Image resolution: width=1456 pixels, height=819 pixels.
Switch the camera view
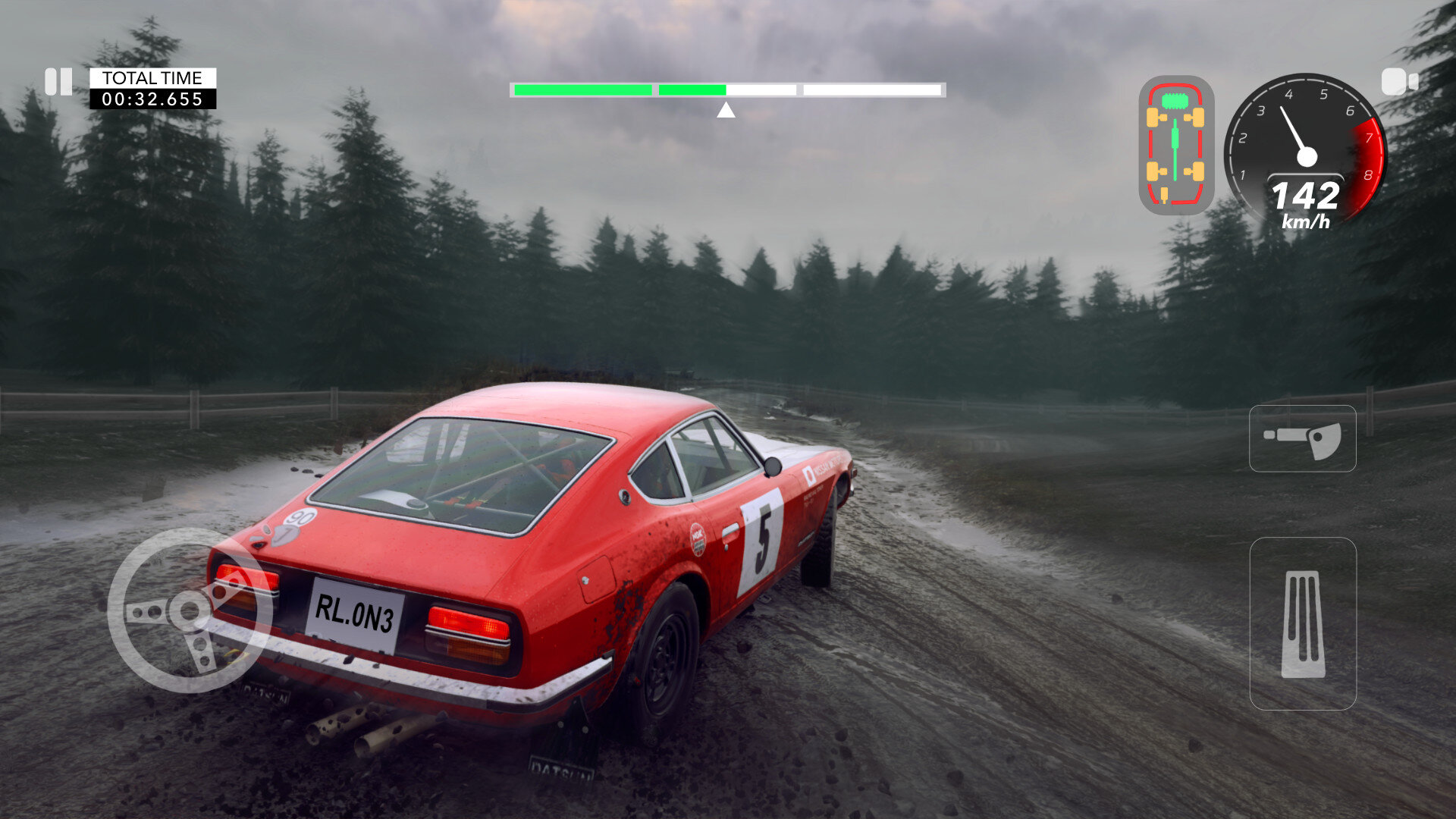click(1399, 82)
